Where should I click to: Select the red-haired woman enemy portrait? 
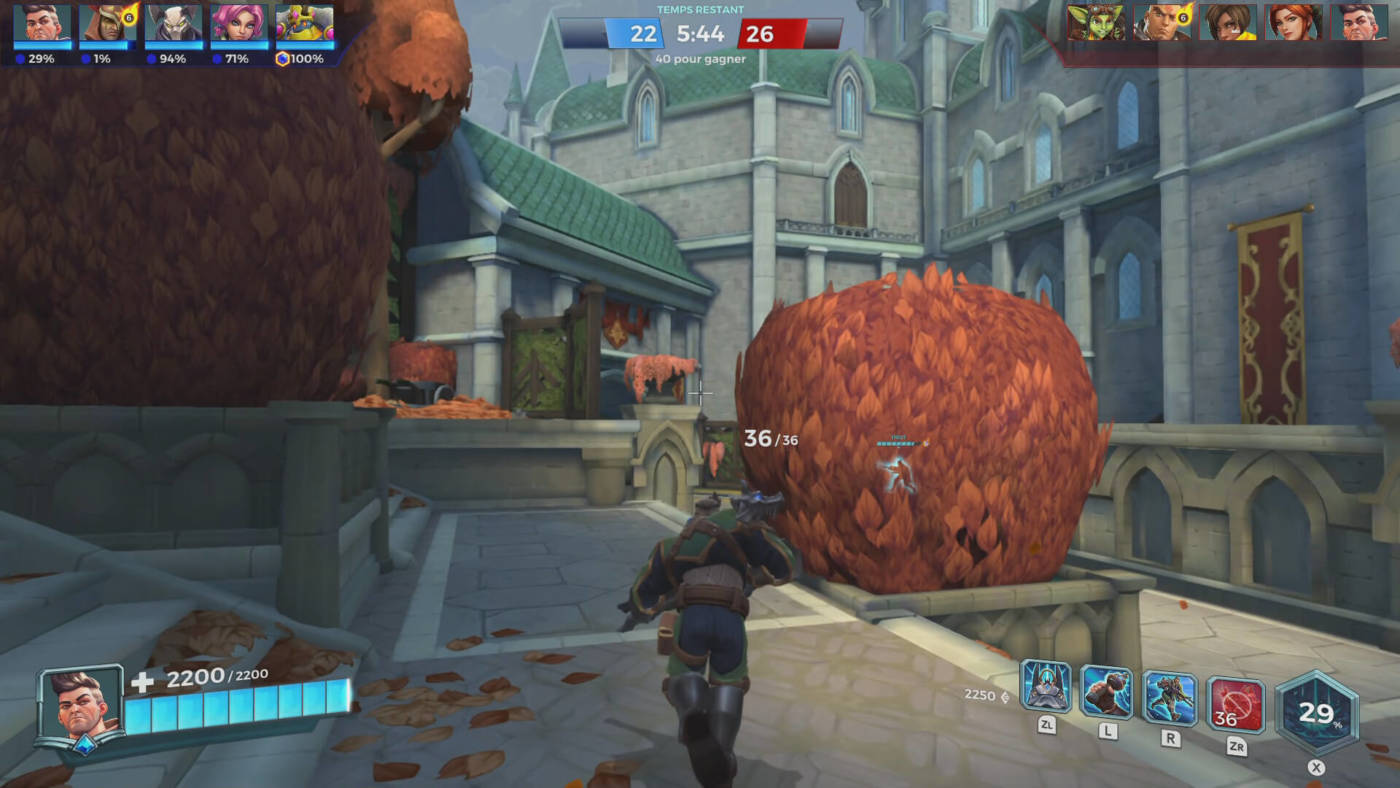point(1293,22)
